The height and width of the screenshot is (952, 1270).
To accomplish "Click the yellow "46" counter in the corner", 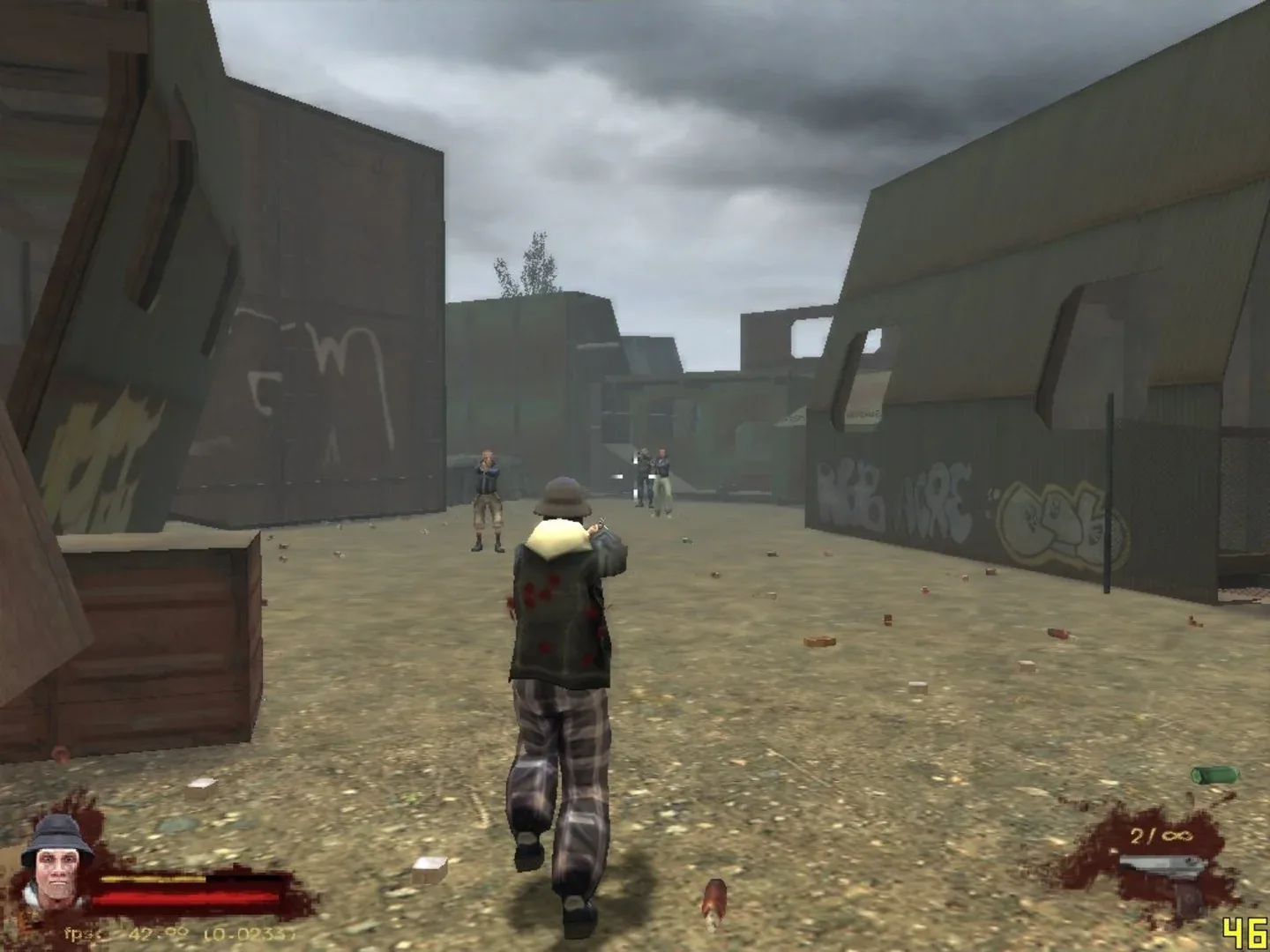I will (x=1245, y=932).
